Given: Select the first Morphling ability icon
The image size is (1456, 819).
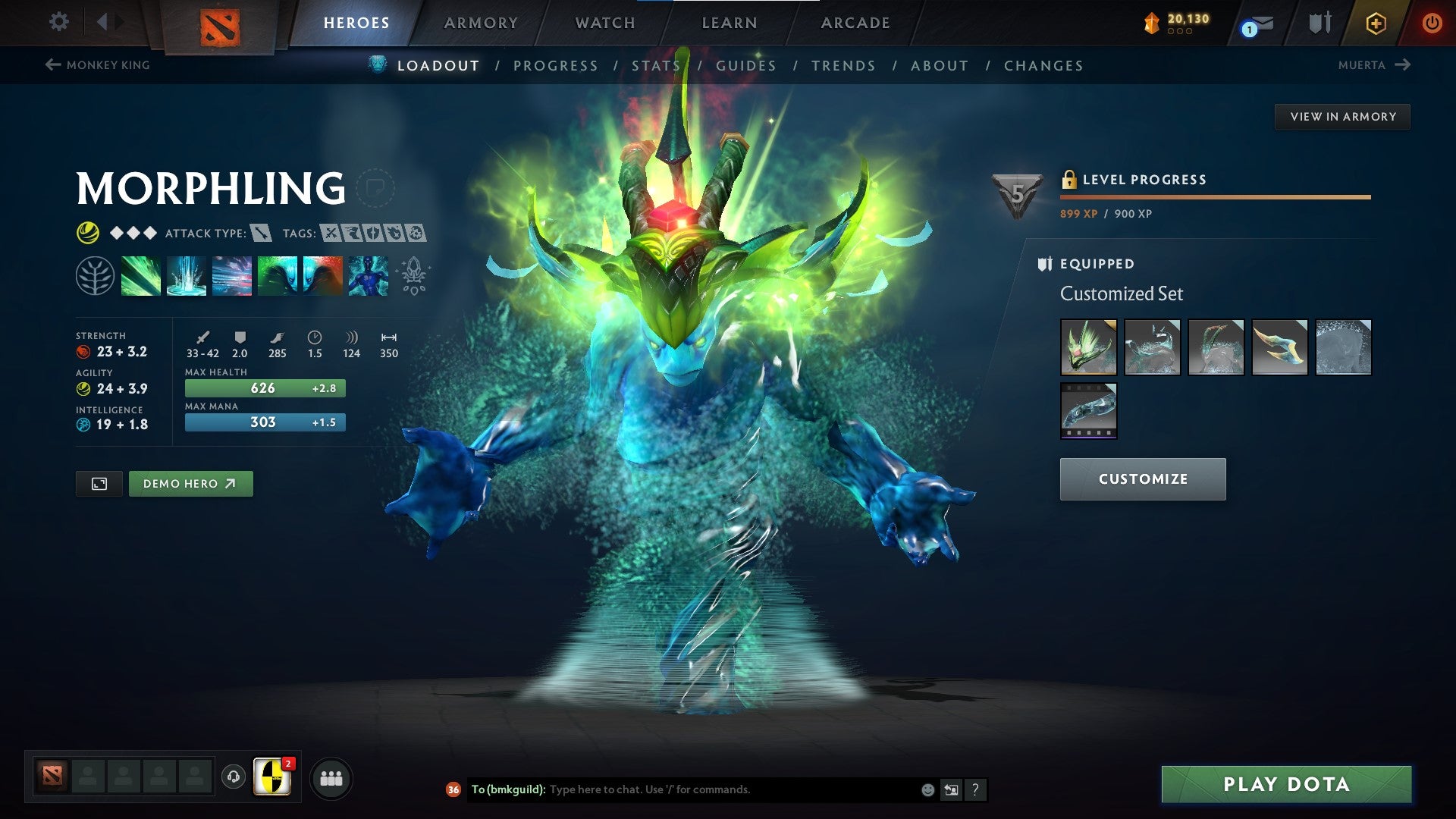Looking at the screenshot, I should [x=142, y=277].
